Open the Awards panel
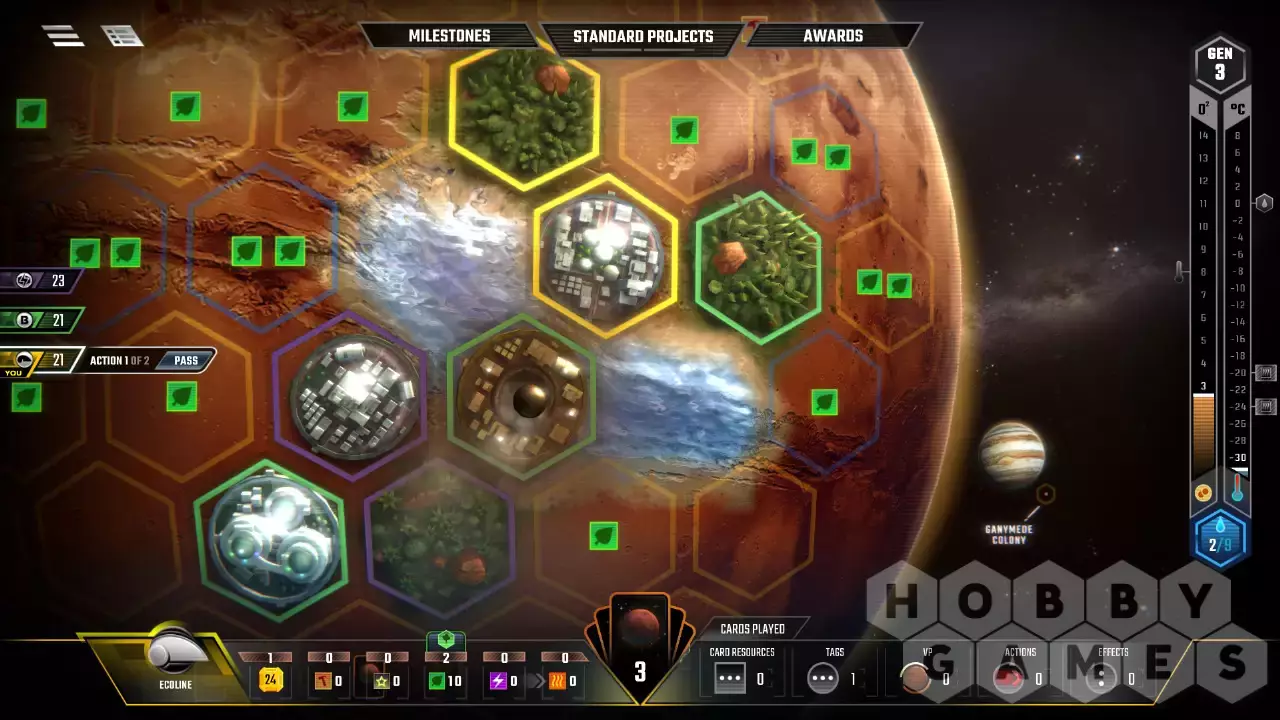1280x720 pixels. 832,36
